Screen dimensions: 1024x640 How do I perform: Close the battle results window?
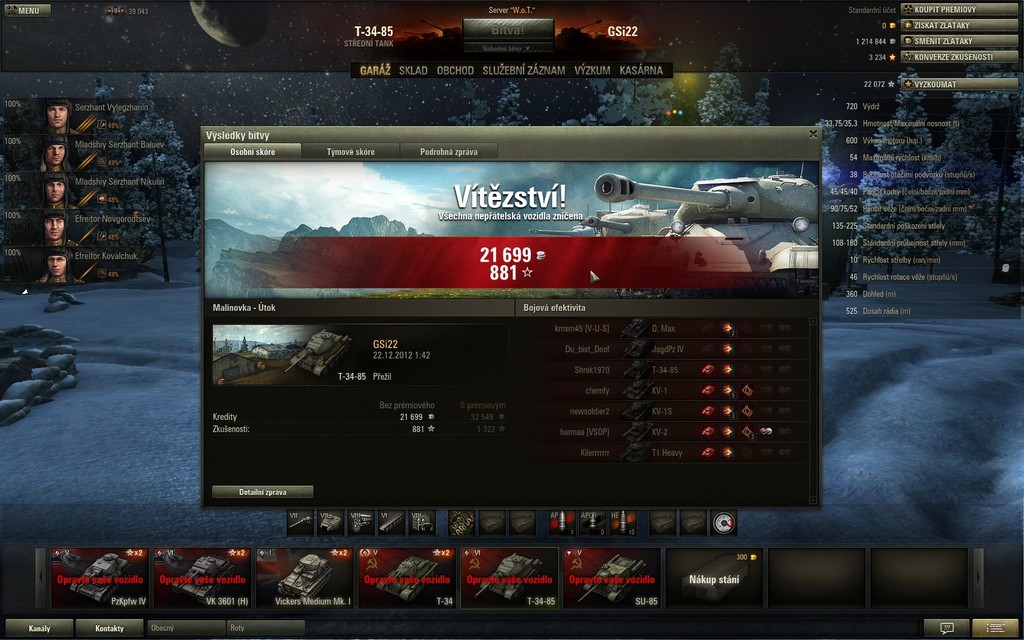813,134
